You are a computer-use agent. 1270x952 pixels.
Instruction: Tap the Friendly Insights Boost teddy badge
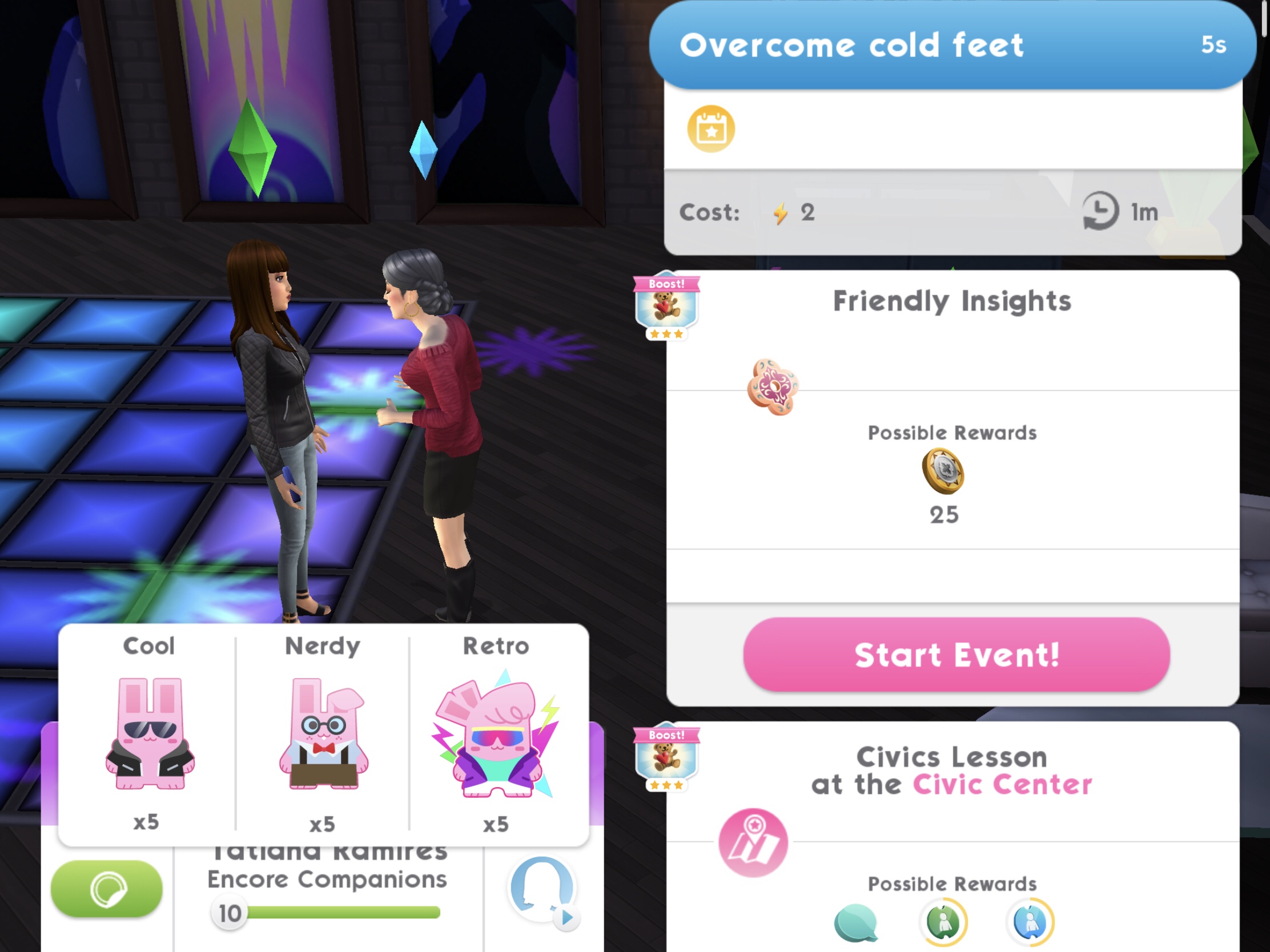coord(666,306)
